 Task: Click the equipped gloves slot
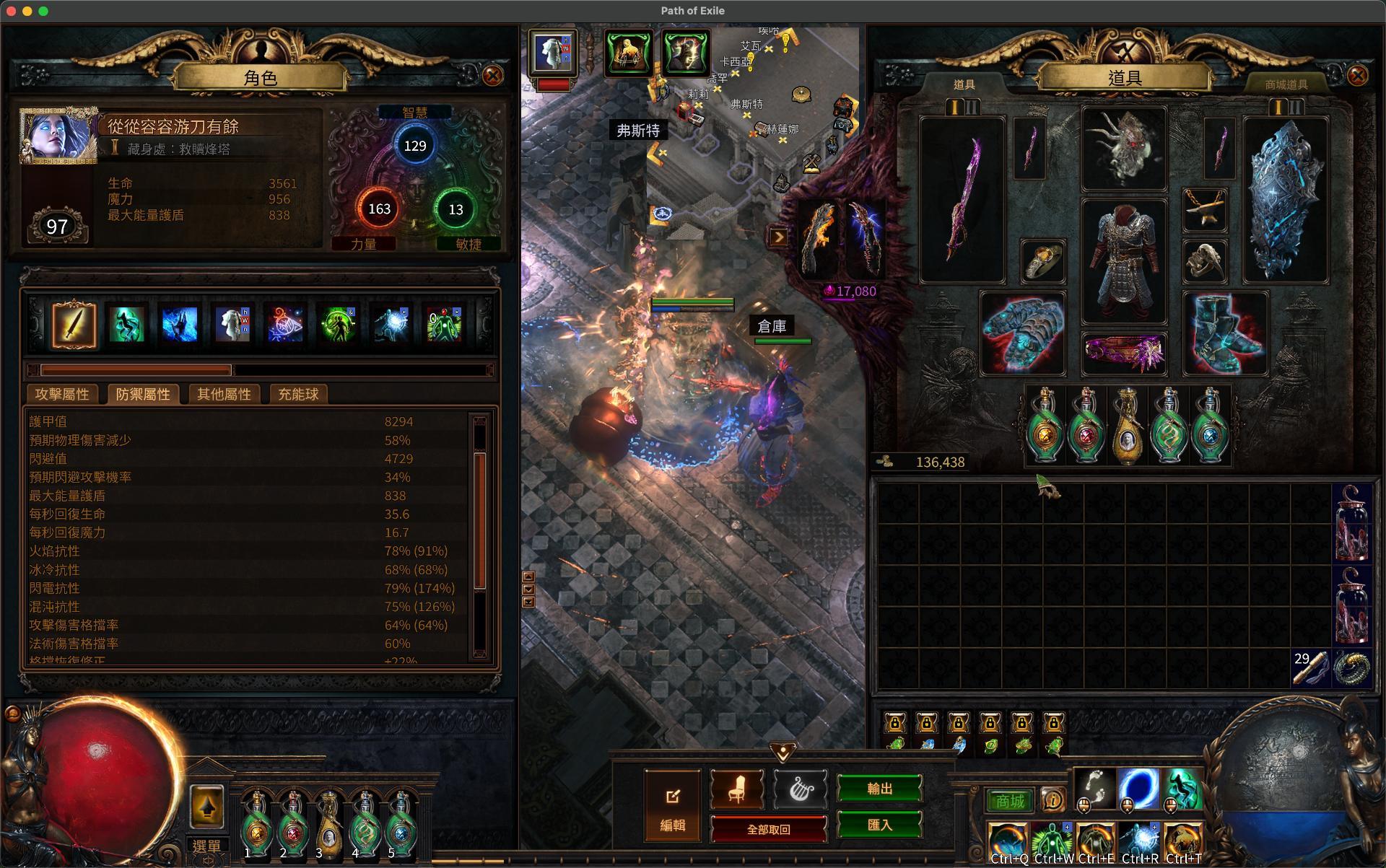(1022, 333)
